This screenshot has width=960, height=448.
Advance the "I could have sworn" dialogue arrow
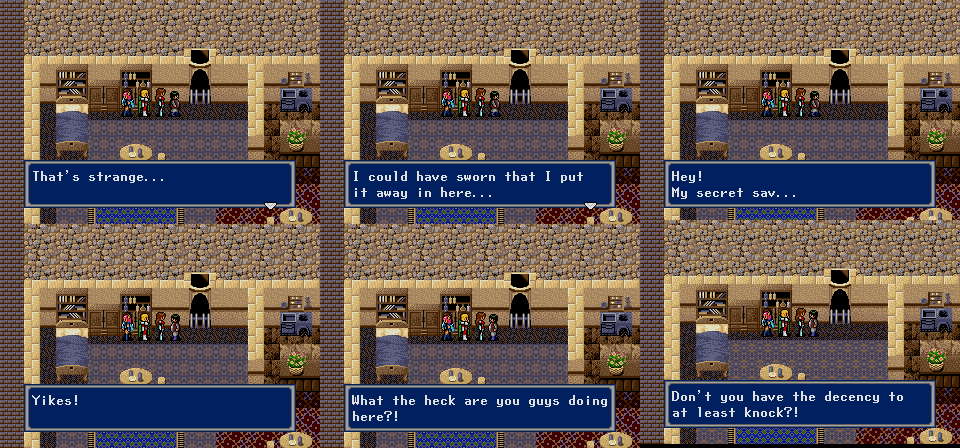tap(590, 205)
